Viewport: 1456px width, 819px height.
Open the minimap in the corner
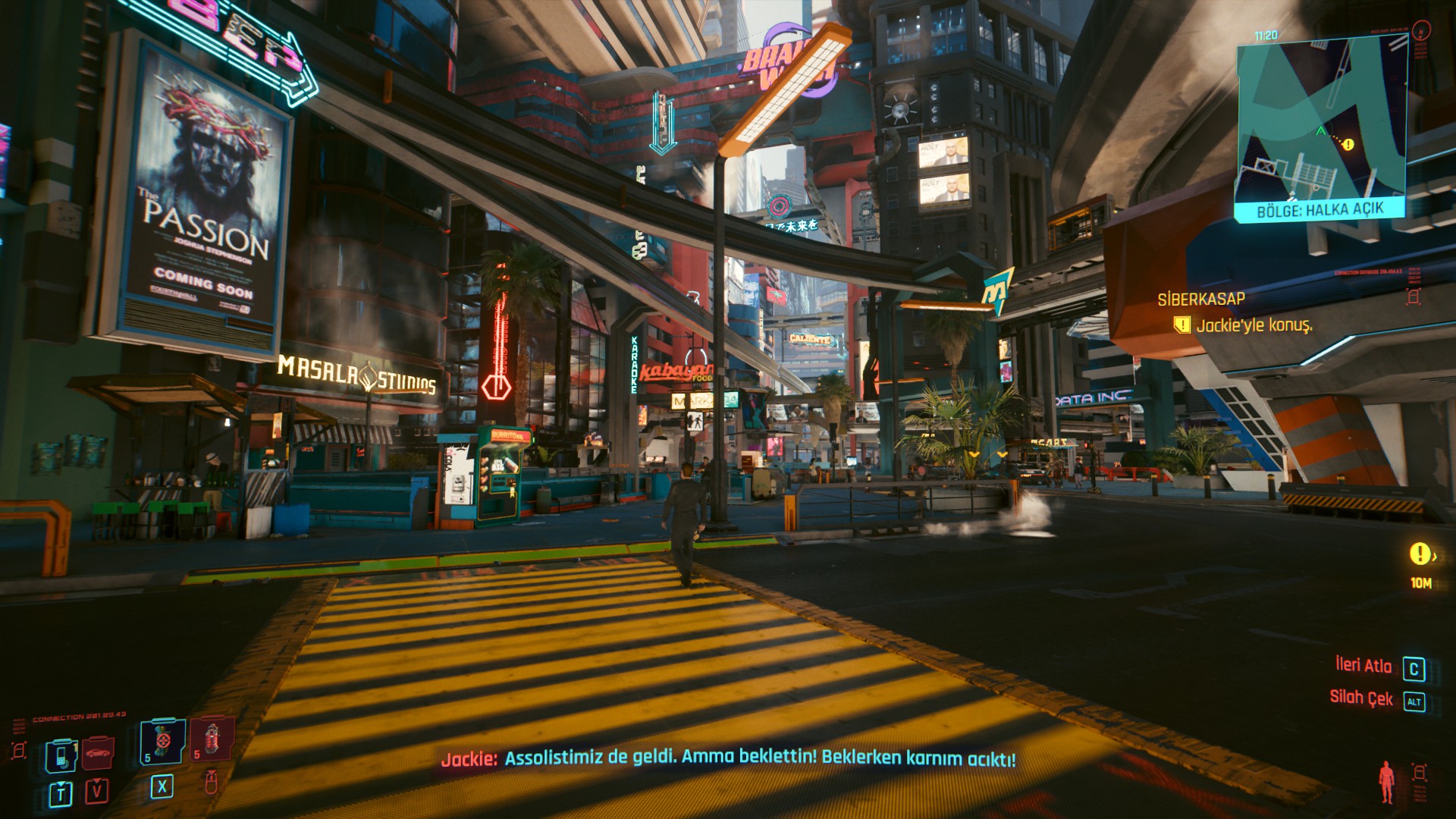(1322, 121)
